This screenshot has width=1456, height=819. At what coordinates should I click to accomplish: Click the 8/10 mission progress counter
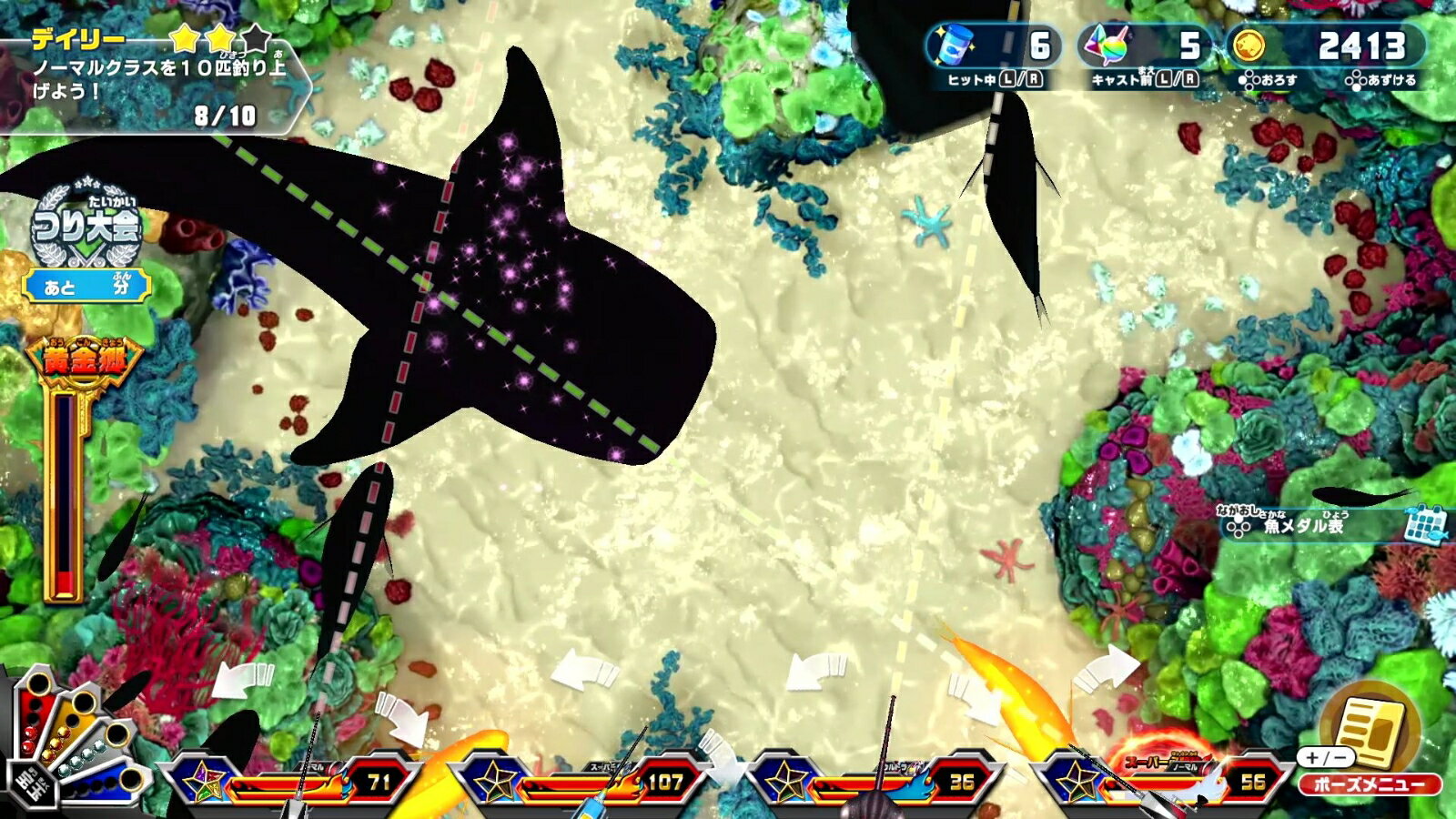[x=224, y=116]
